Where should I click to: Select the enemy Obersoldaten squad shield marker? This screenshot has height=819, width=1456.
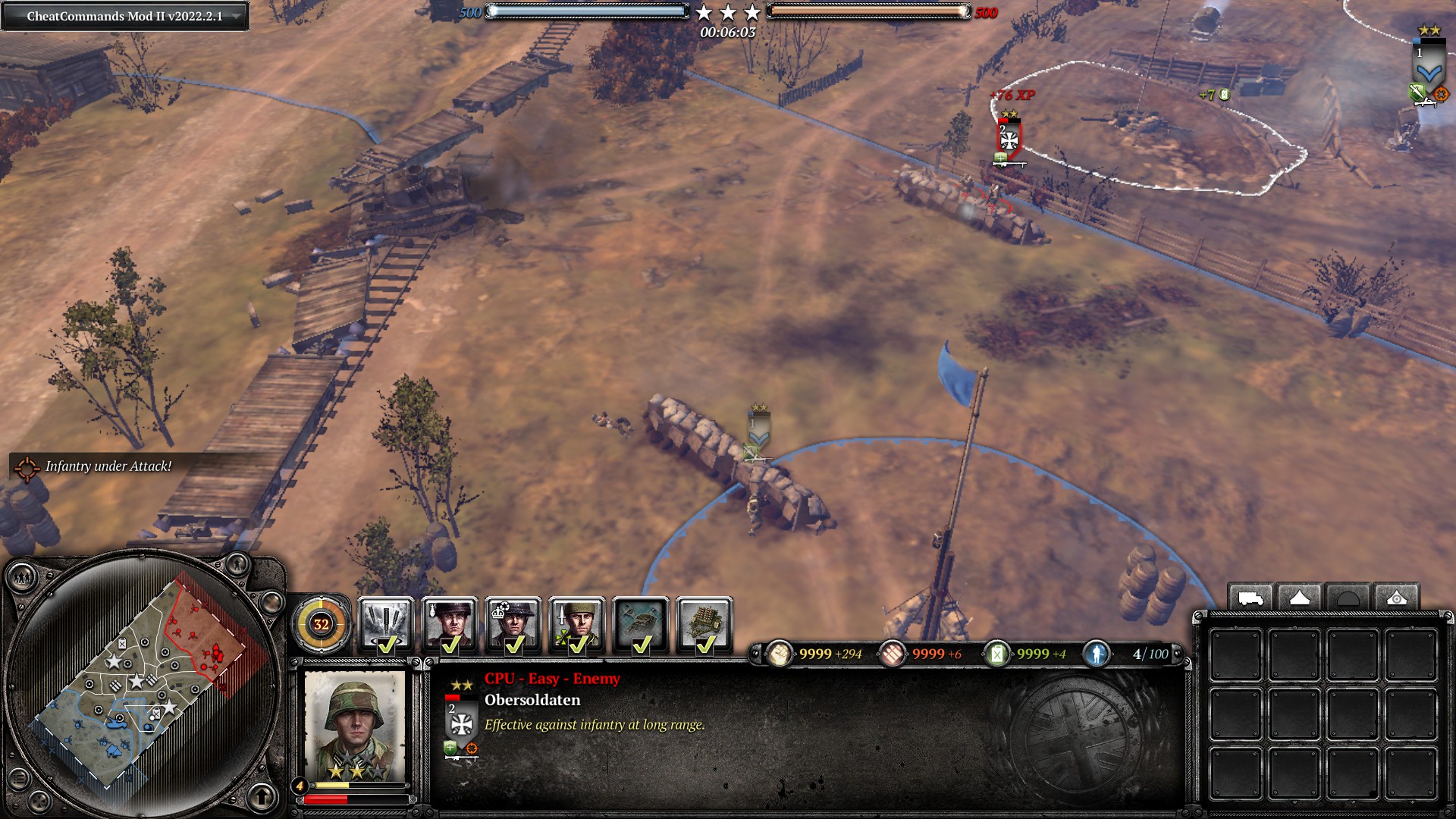tap(1009, 139)
